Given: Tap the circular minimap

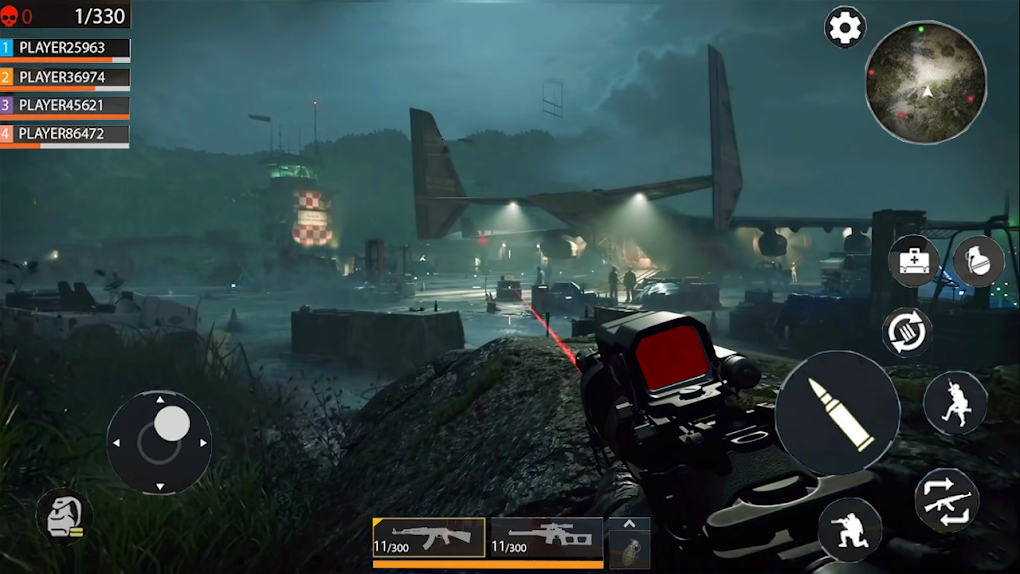Looking at the screenshot, I should [x=926, y=83].
